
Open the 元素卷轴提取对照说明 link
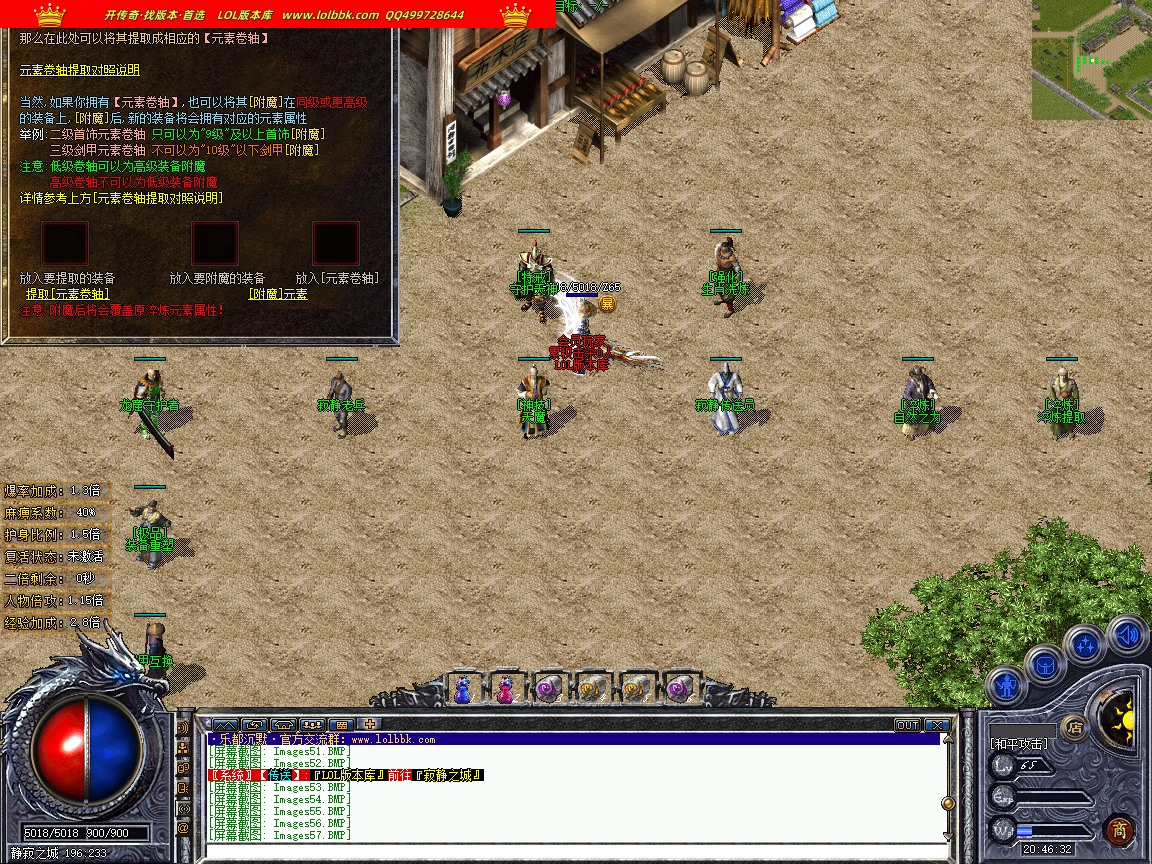click(x=80, y=70)
